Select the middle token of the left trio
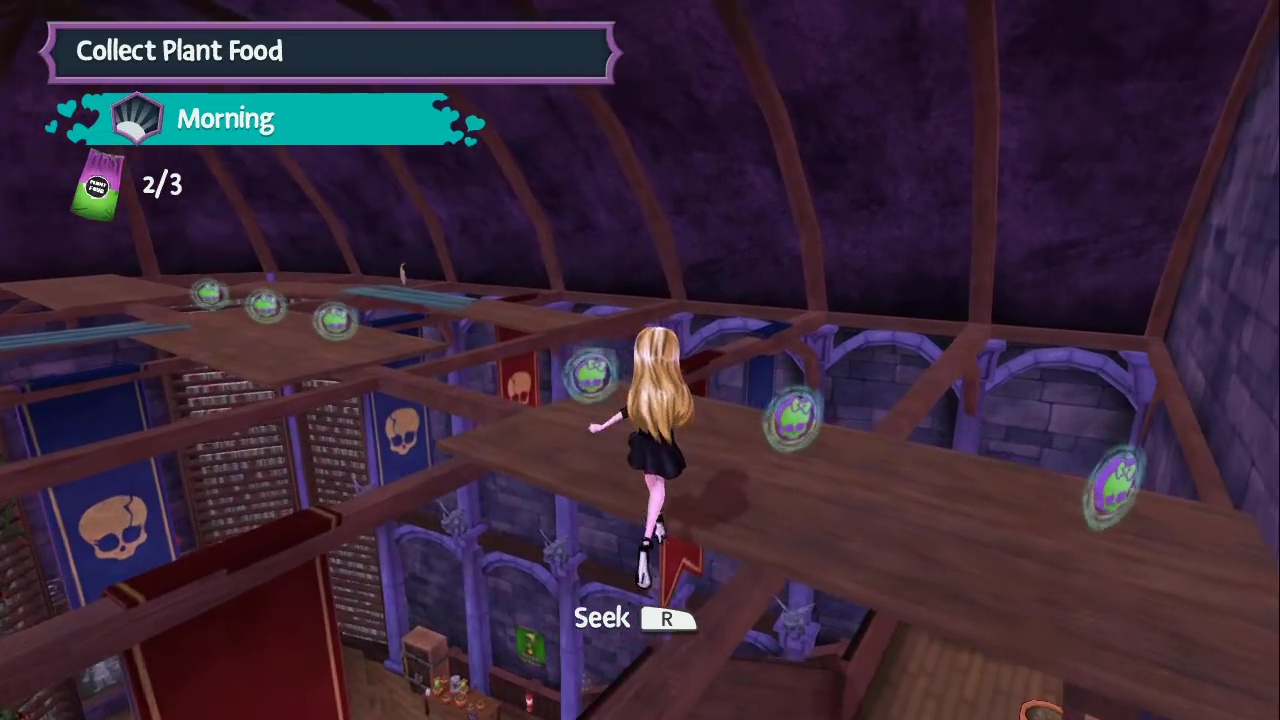 coord(267,305)
